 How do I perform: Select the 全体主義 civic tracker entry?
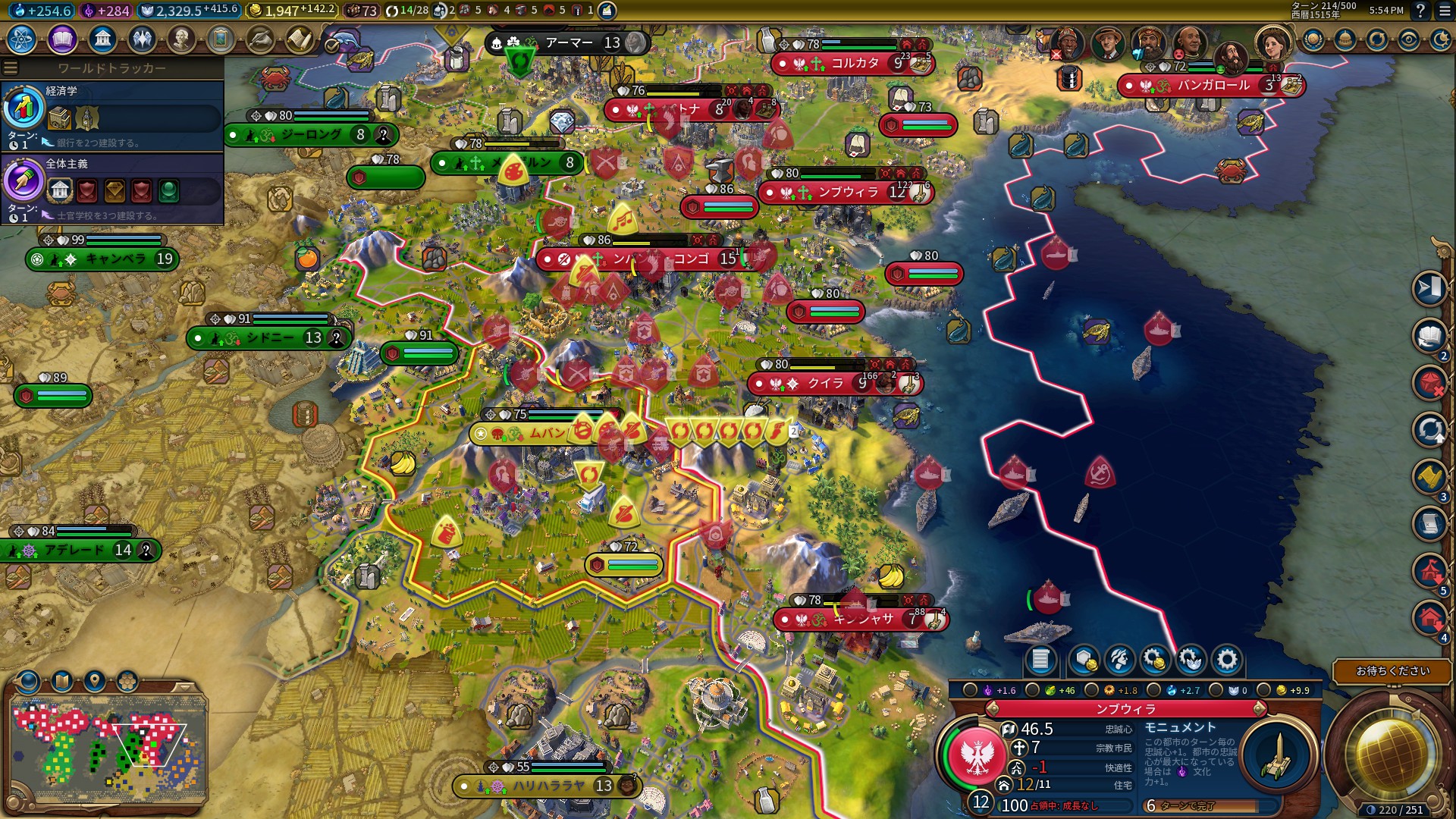tap(112, 188)
